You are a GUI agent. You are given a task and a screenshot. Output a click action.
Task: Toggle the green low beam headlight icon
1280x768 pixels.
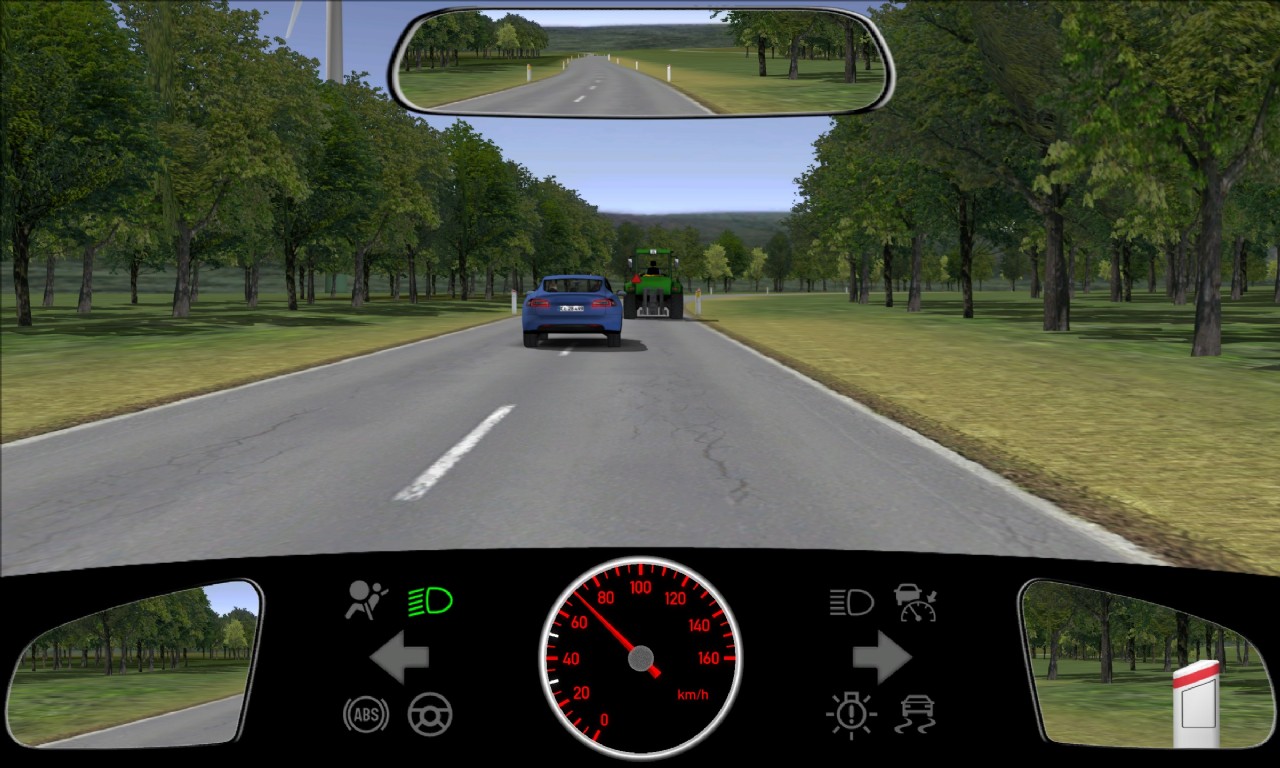coord(431,601)
